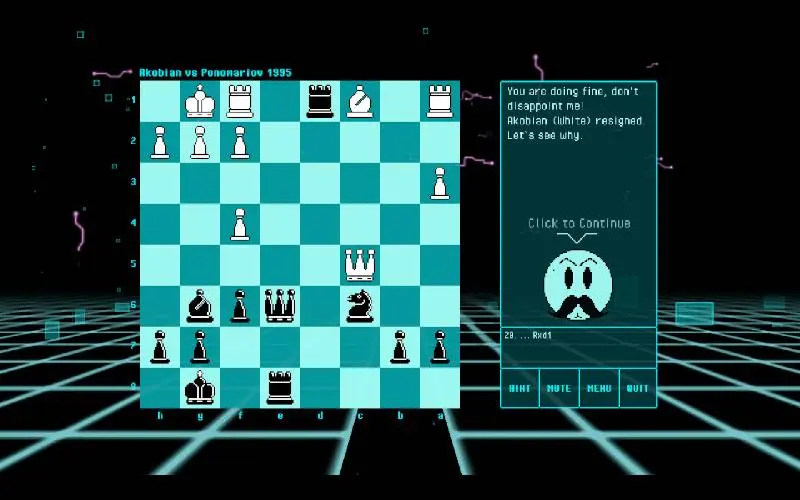Select the black knight on c6

(x=360, y=305)
